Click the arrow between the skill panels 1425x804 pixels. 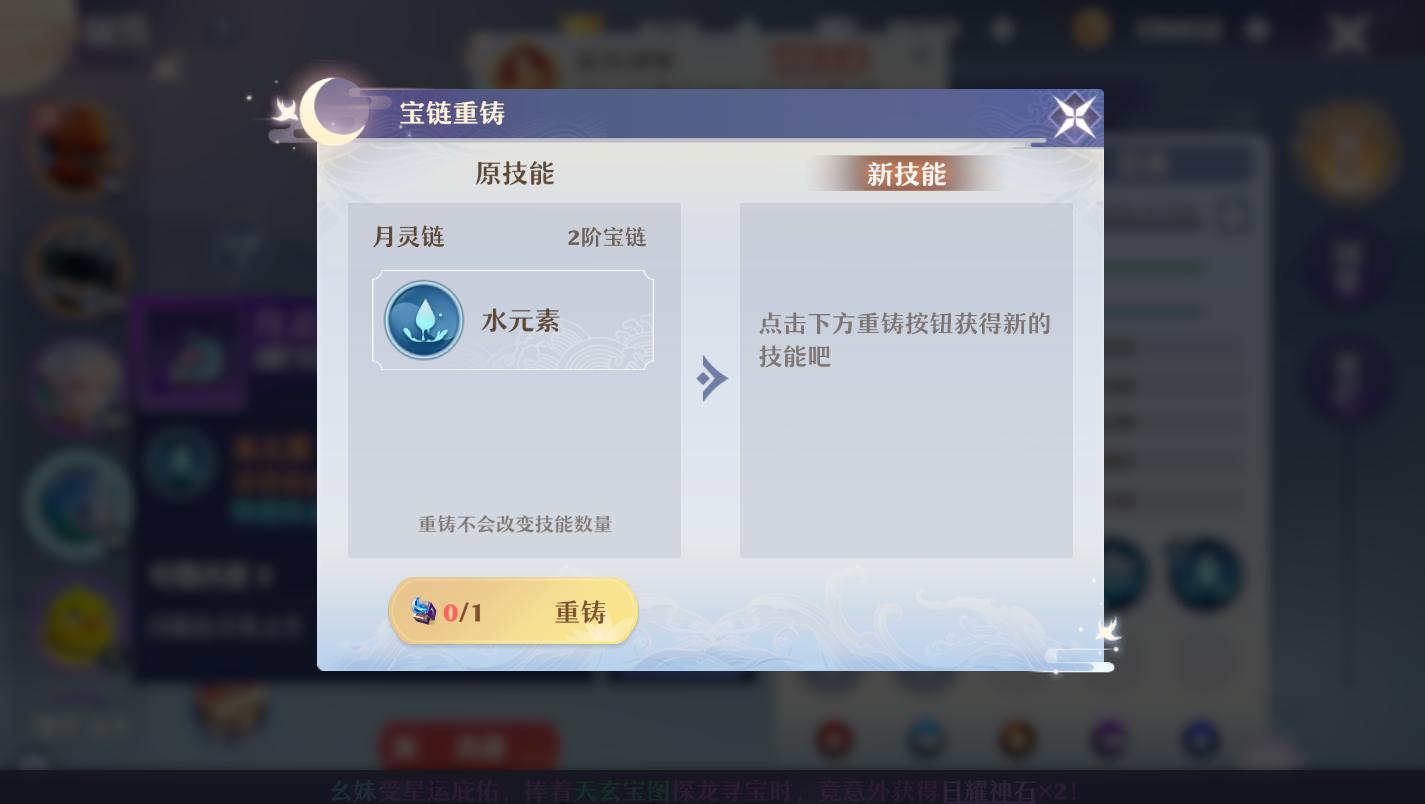pos(712,378)
